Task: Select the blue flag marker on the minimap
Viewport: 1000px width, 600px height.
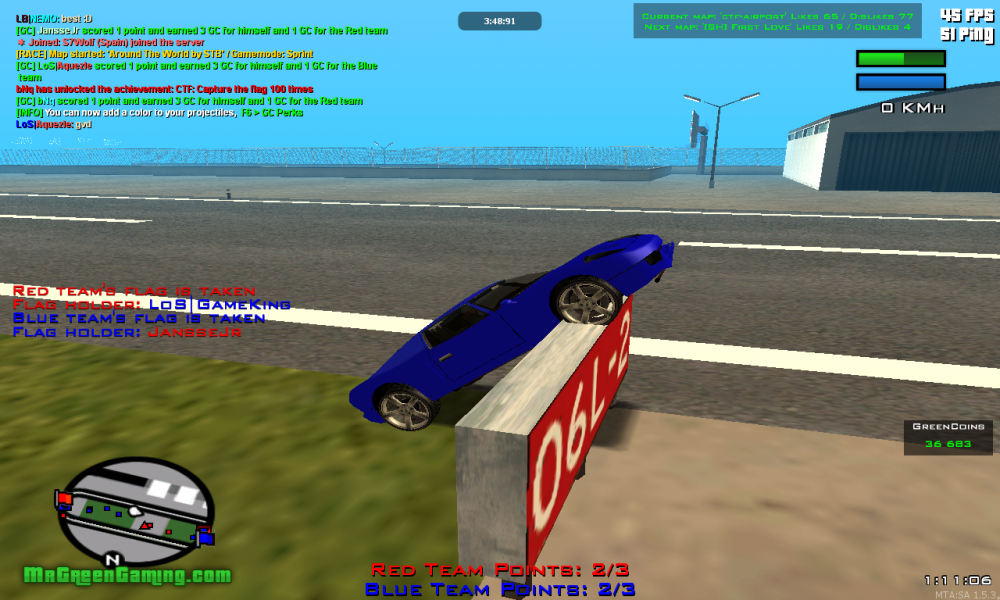Action: pos(206,537)
